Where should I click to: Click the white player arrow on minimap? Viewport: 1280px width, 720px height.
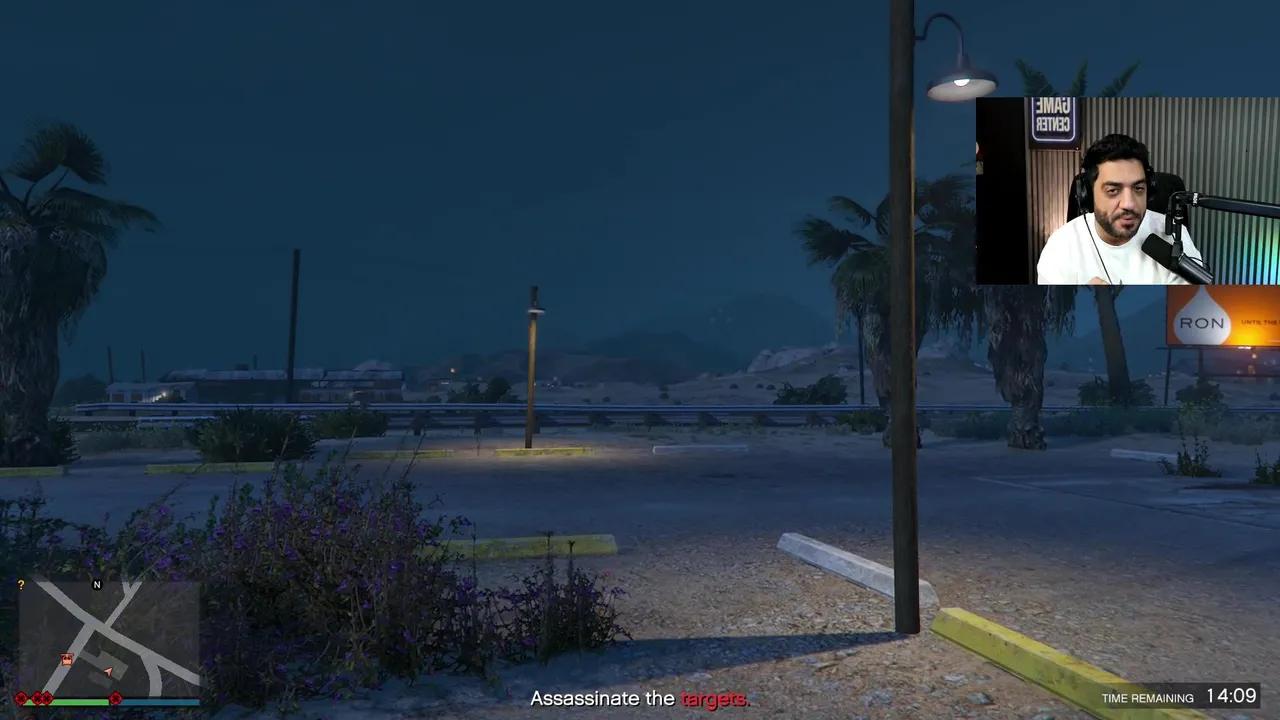point(107,671)
